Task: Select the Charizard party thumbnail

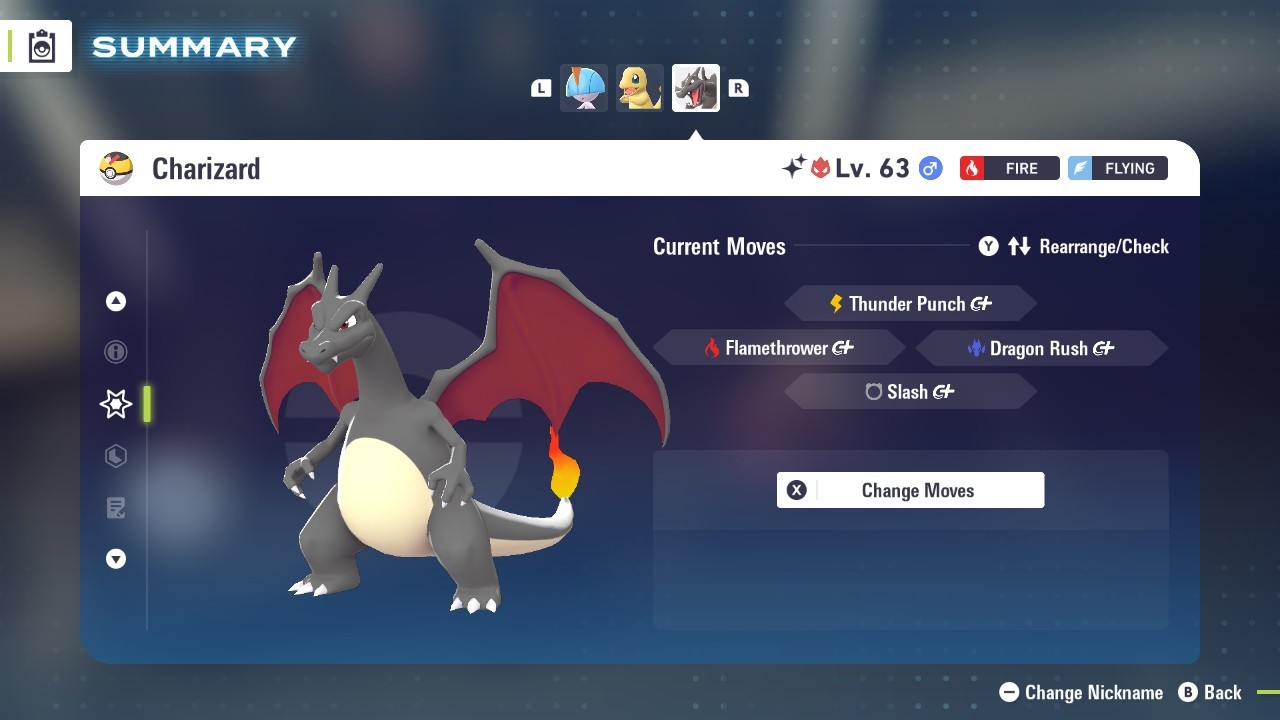Action: coord(696,88)
